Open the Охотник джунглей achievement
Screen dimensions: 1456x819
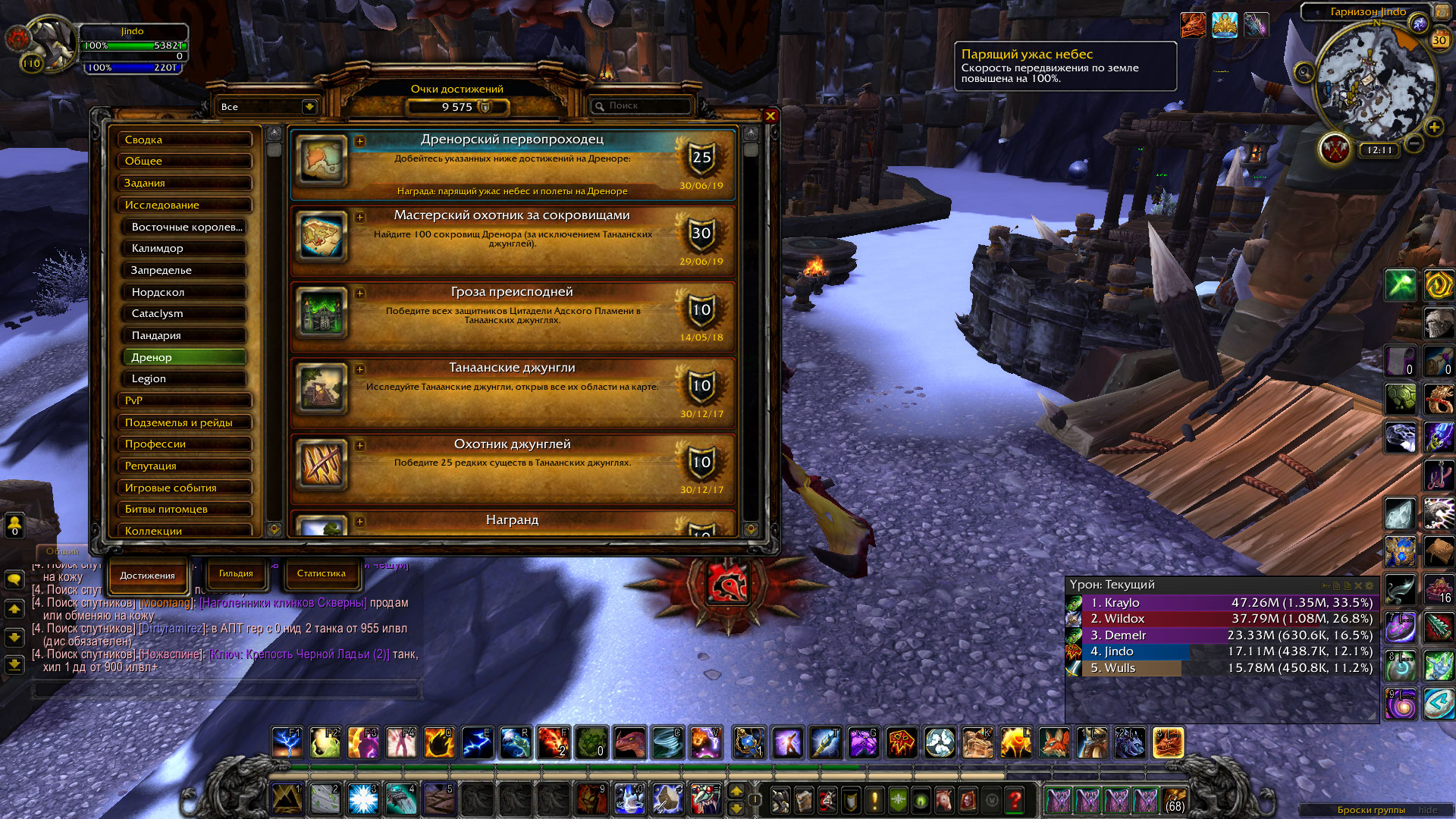tap(513, 467)
